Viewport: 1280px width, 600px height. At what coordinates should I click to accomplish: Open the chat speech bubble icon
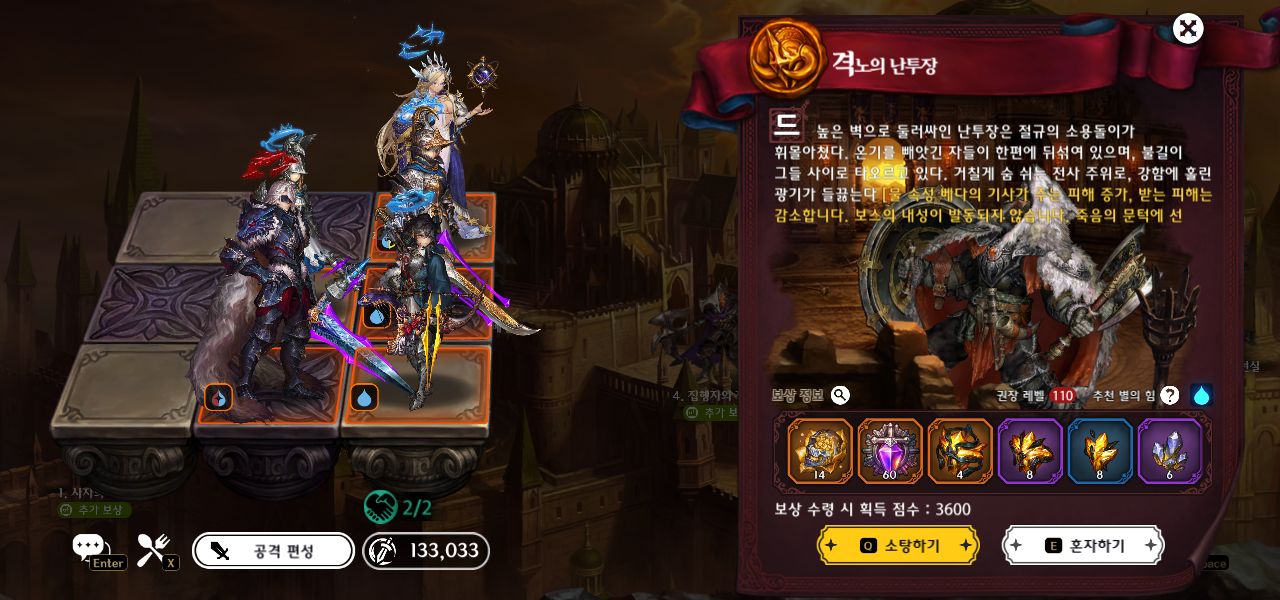88,546
